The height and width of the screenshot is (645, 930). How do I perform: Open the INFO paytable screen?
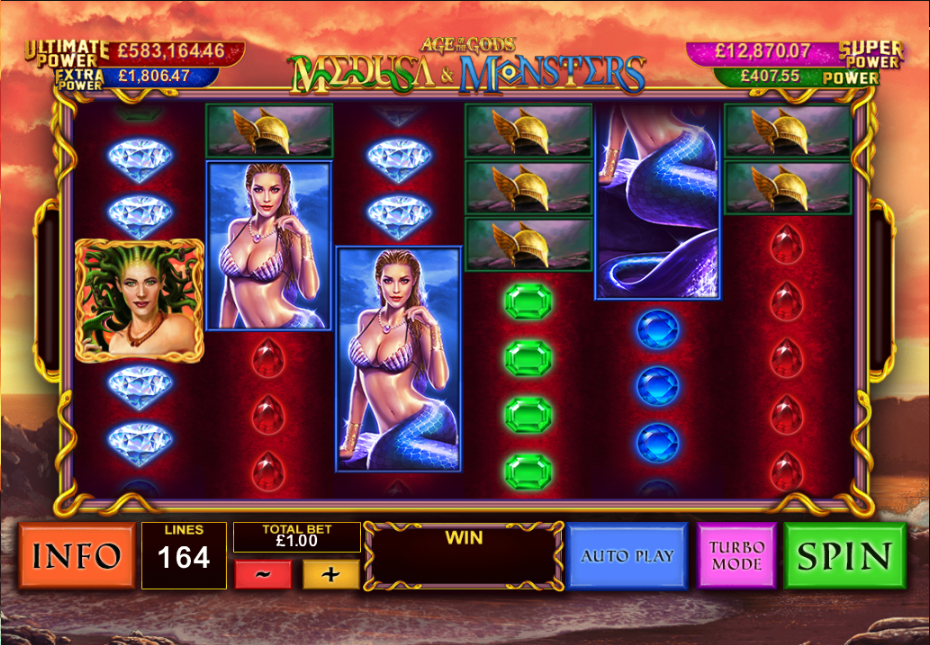(x=77, y=556)
